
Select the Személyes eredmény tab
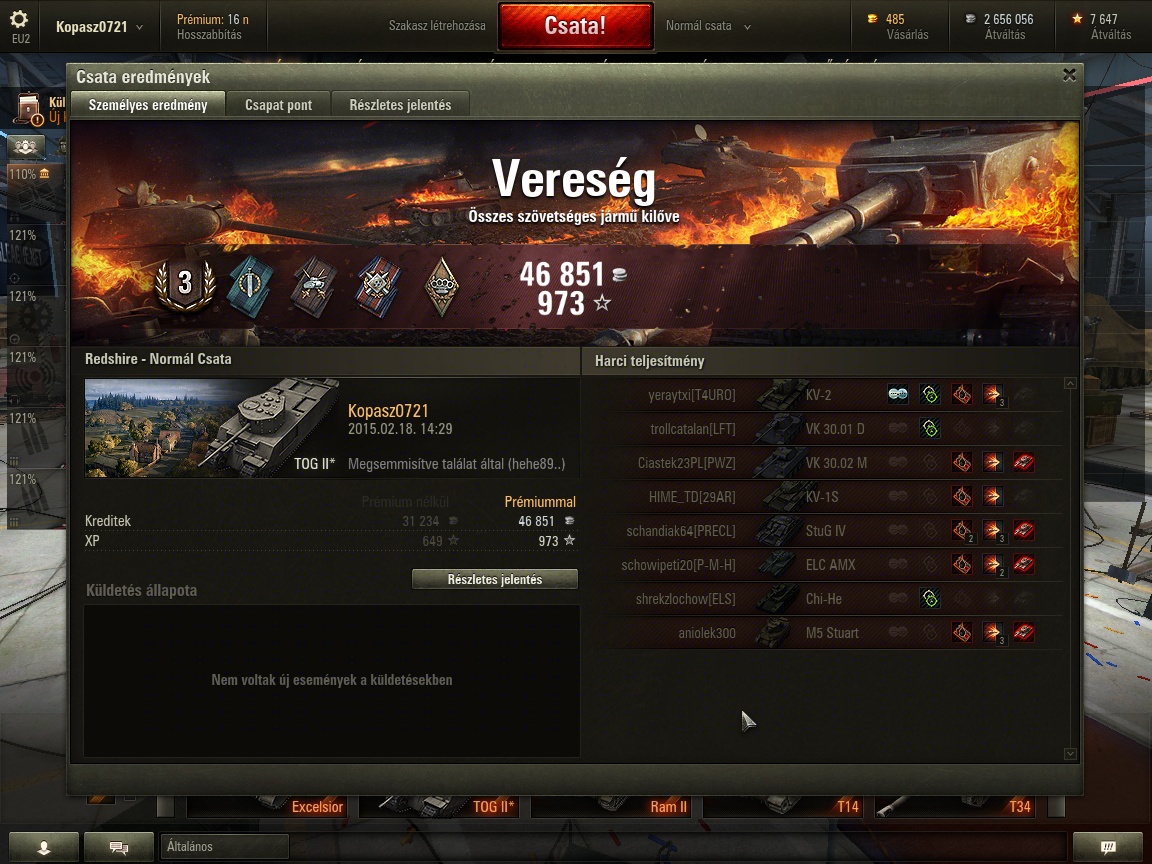tap(148, 105)
